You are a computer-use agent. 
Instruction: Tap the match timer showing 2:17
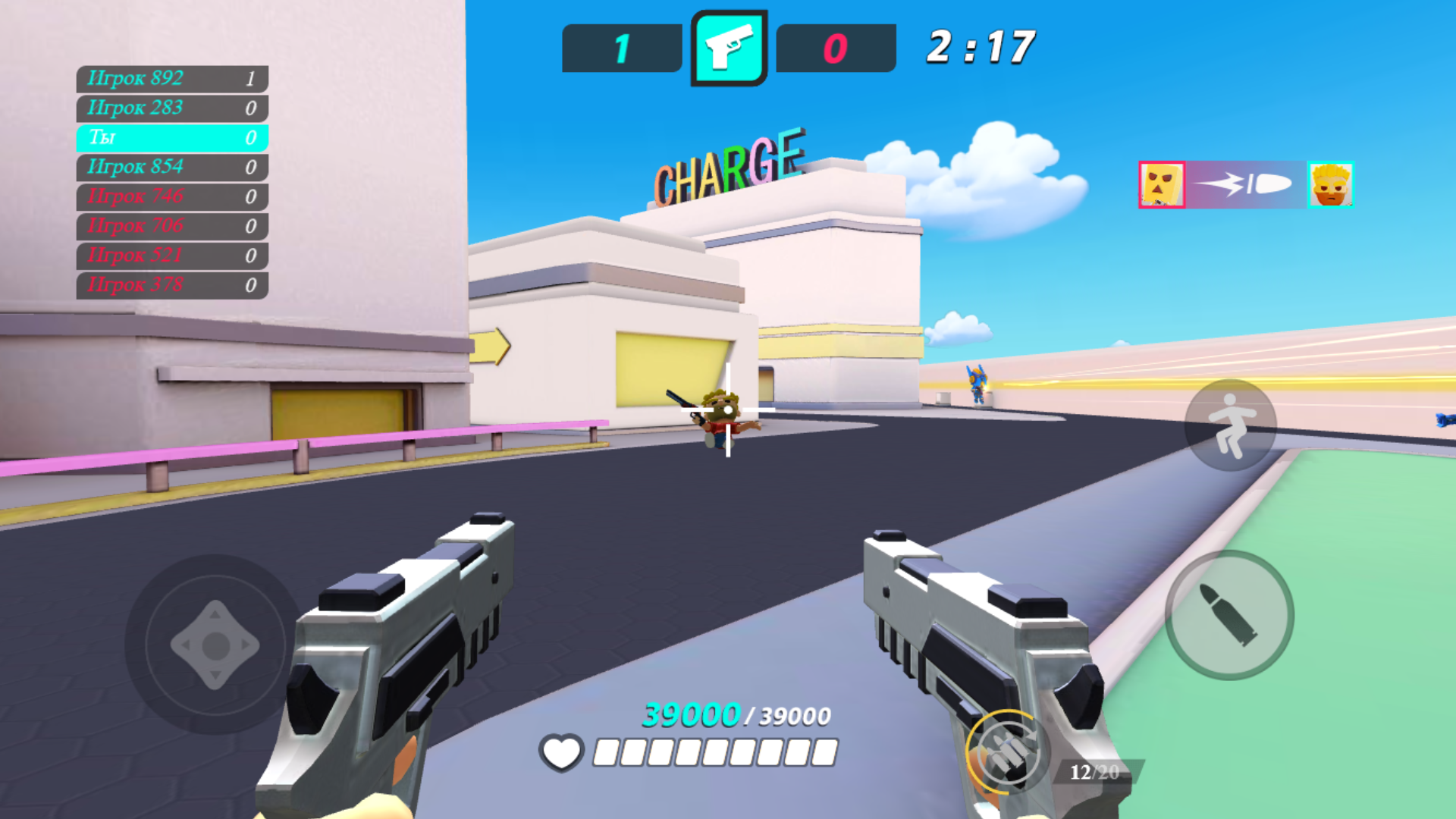tap(981, 45)
